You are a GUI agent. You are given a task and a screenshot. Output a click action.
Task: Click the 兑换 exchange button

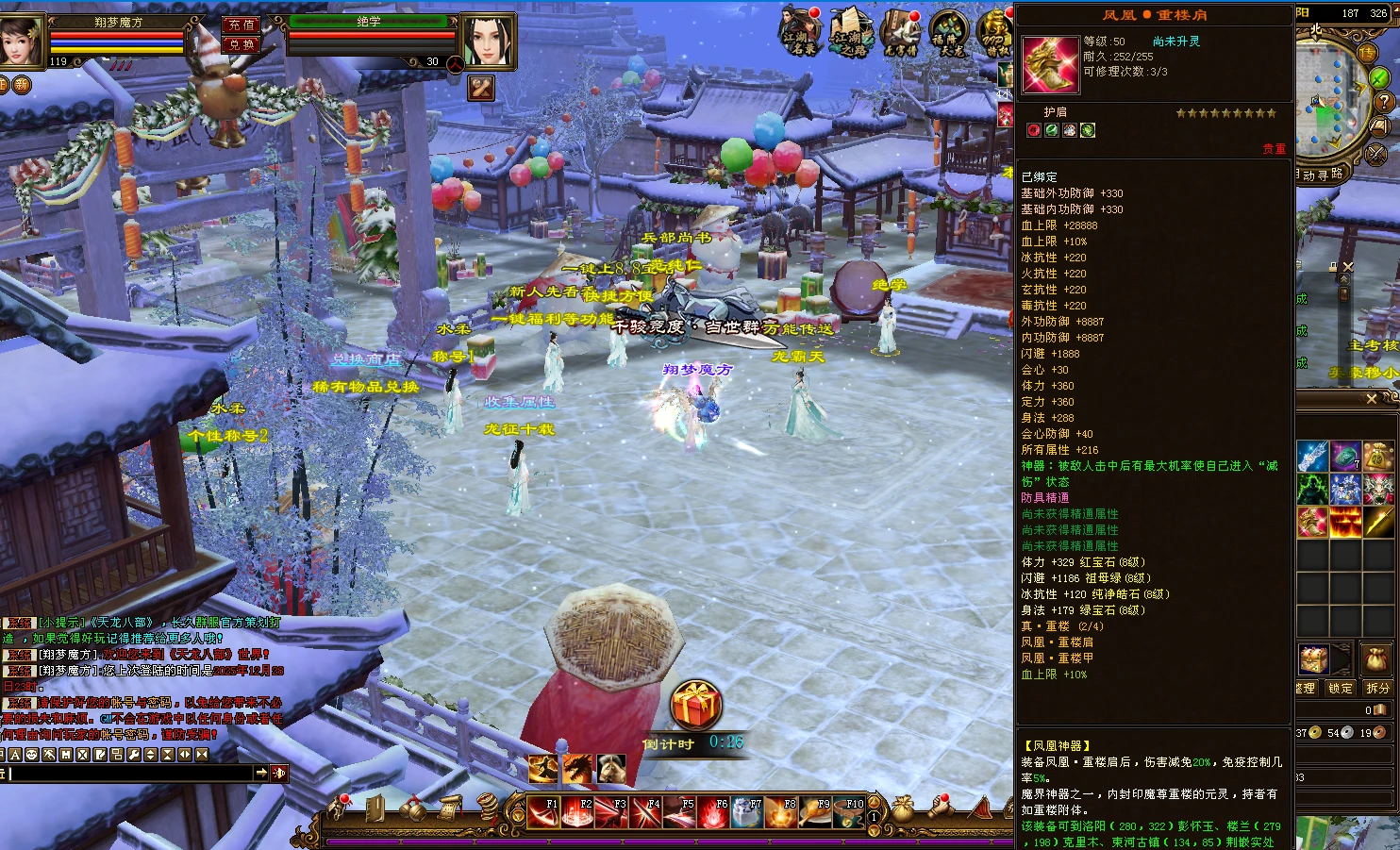click(241, 45)
